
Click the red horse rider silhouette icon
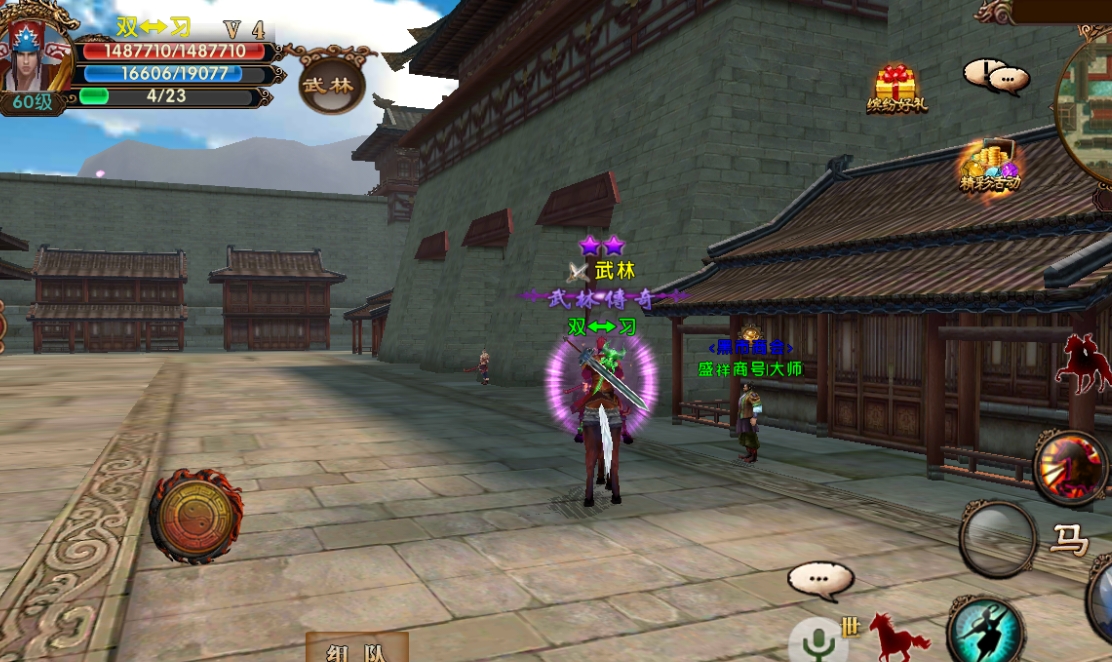tap(1084, 363)
